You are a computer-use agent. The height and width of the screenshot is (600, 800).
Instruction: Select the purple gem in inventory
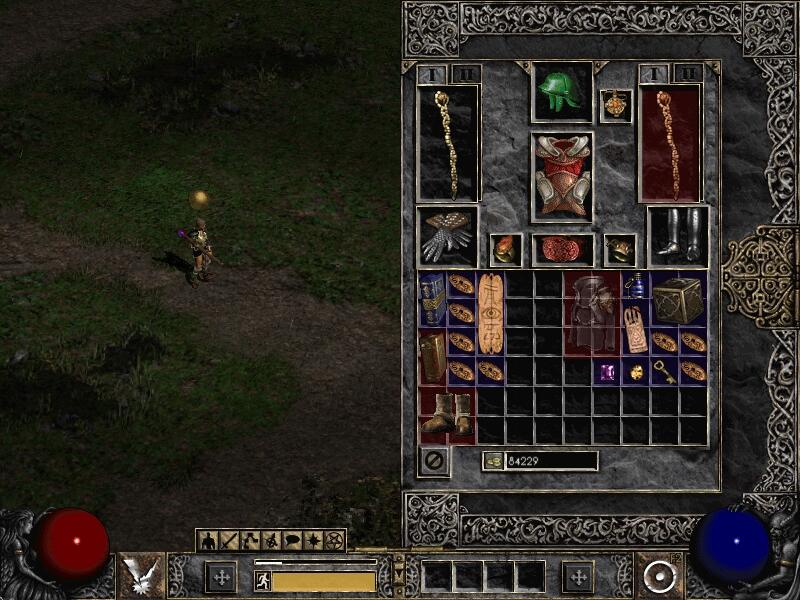click(606, 372)
